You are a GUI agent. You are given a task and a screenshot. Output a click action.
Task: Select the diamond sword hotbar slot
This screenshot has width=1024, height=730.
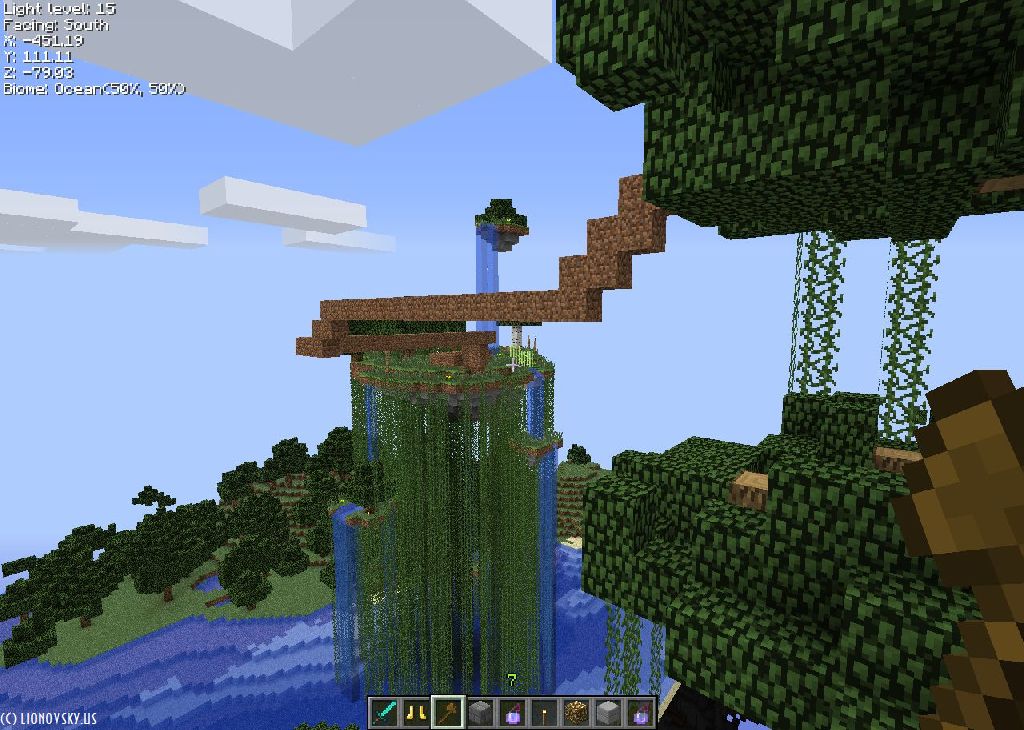pyautogui.click(x=385, y=713)
